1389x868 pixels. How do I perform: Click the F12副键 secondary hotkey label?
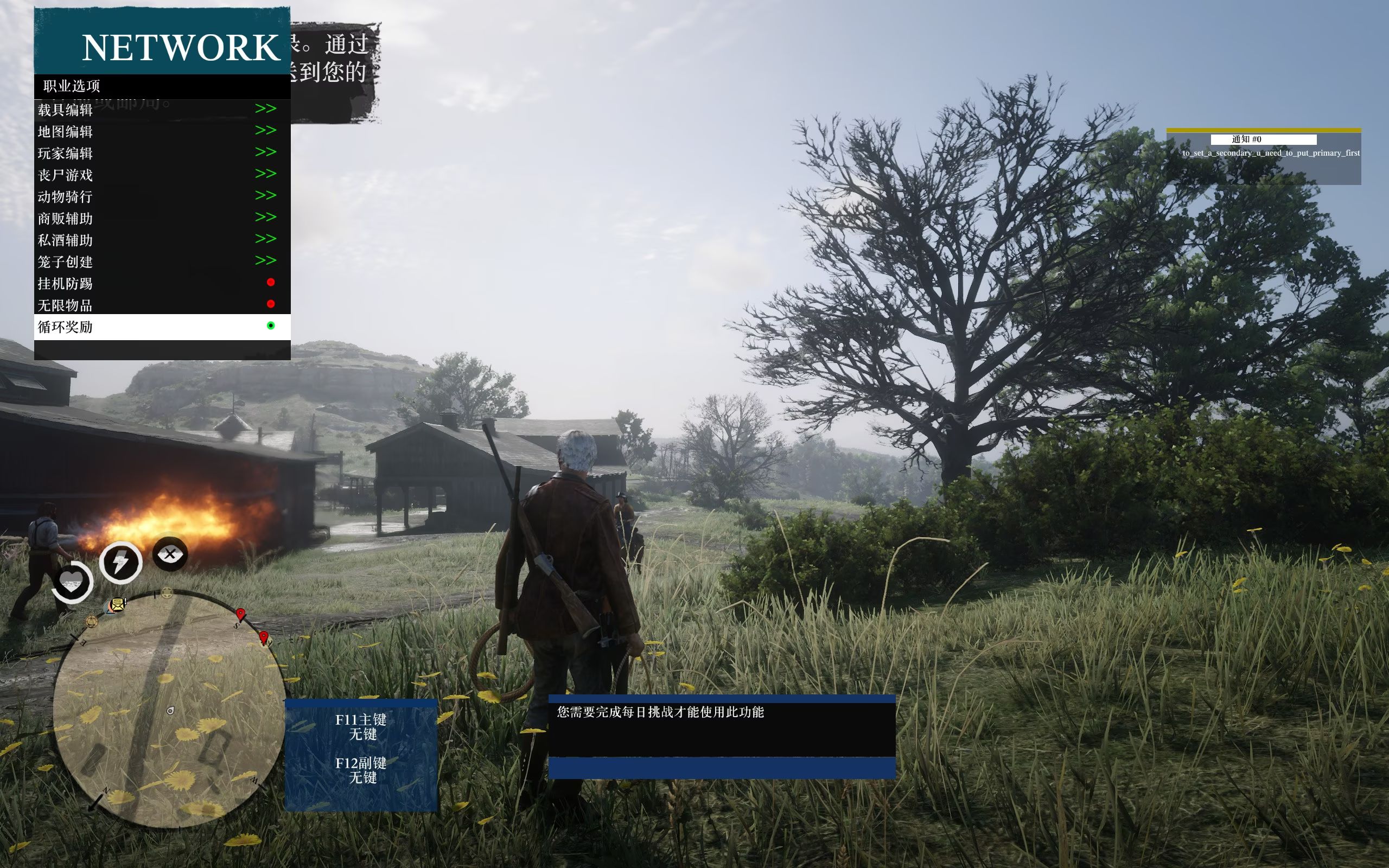360,763
